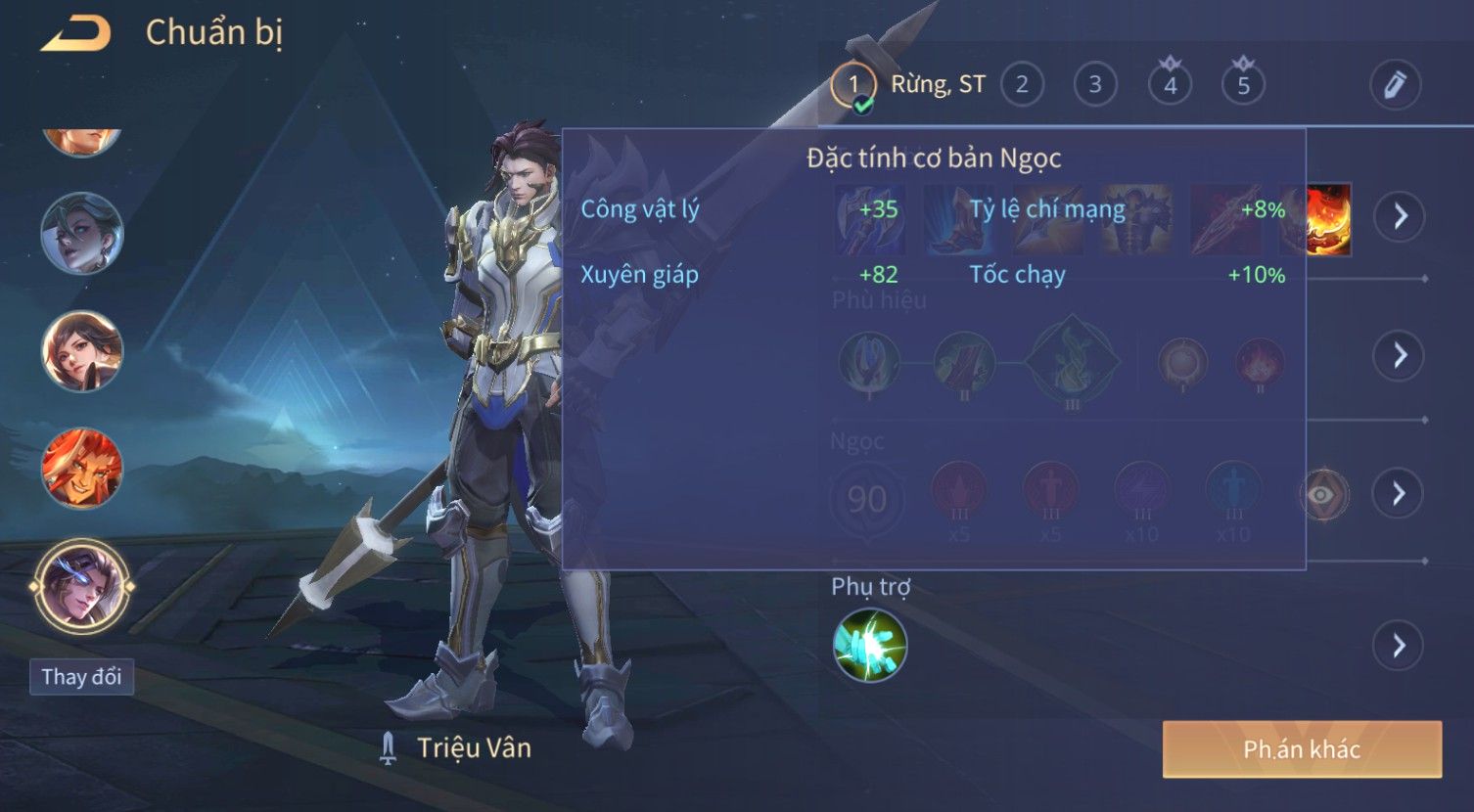
Task: Expand the Phù hiệu section arrow
Action: tap(1400, 355)
